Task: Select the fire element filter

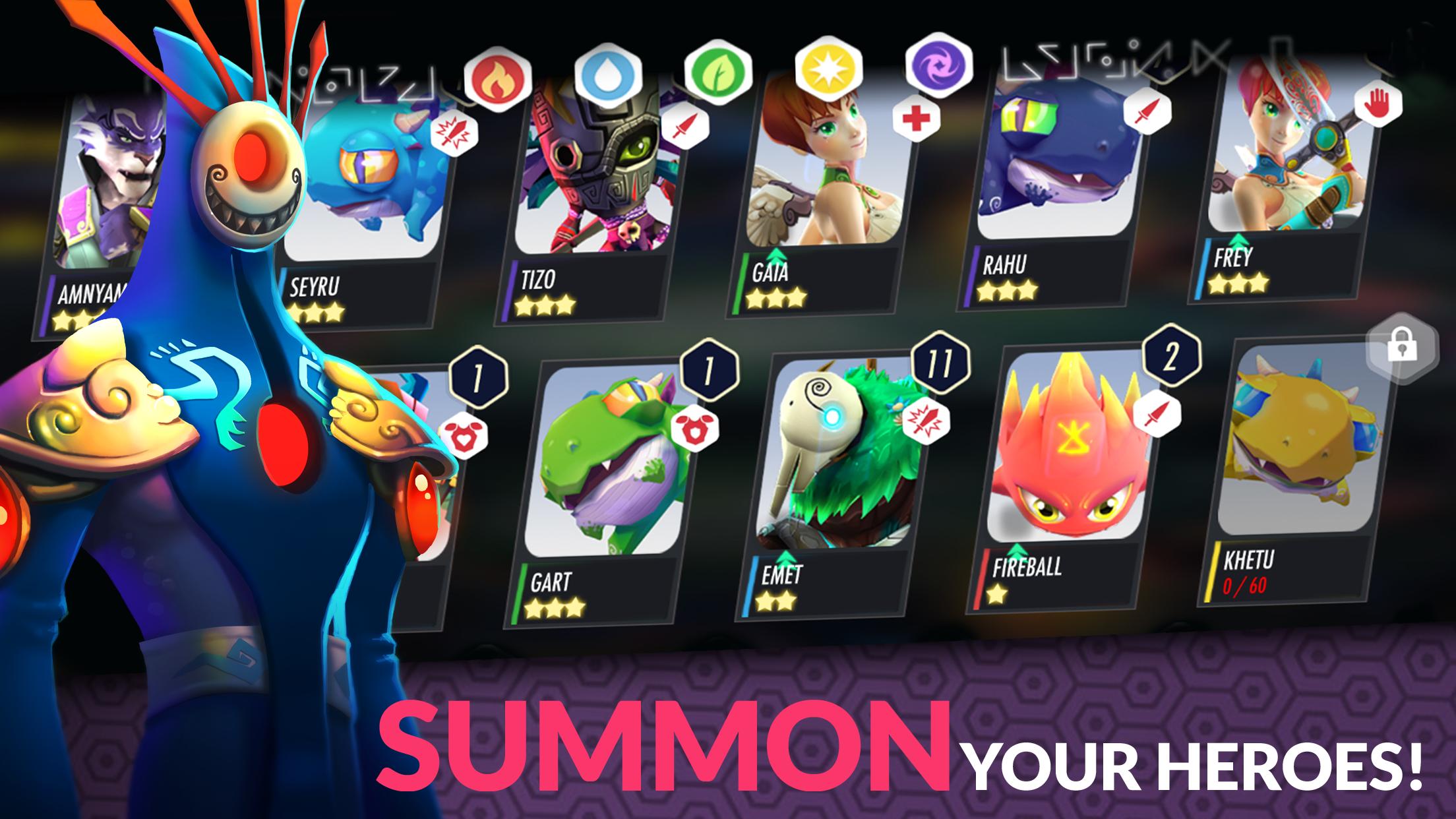Action: tap(497, 78)
